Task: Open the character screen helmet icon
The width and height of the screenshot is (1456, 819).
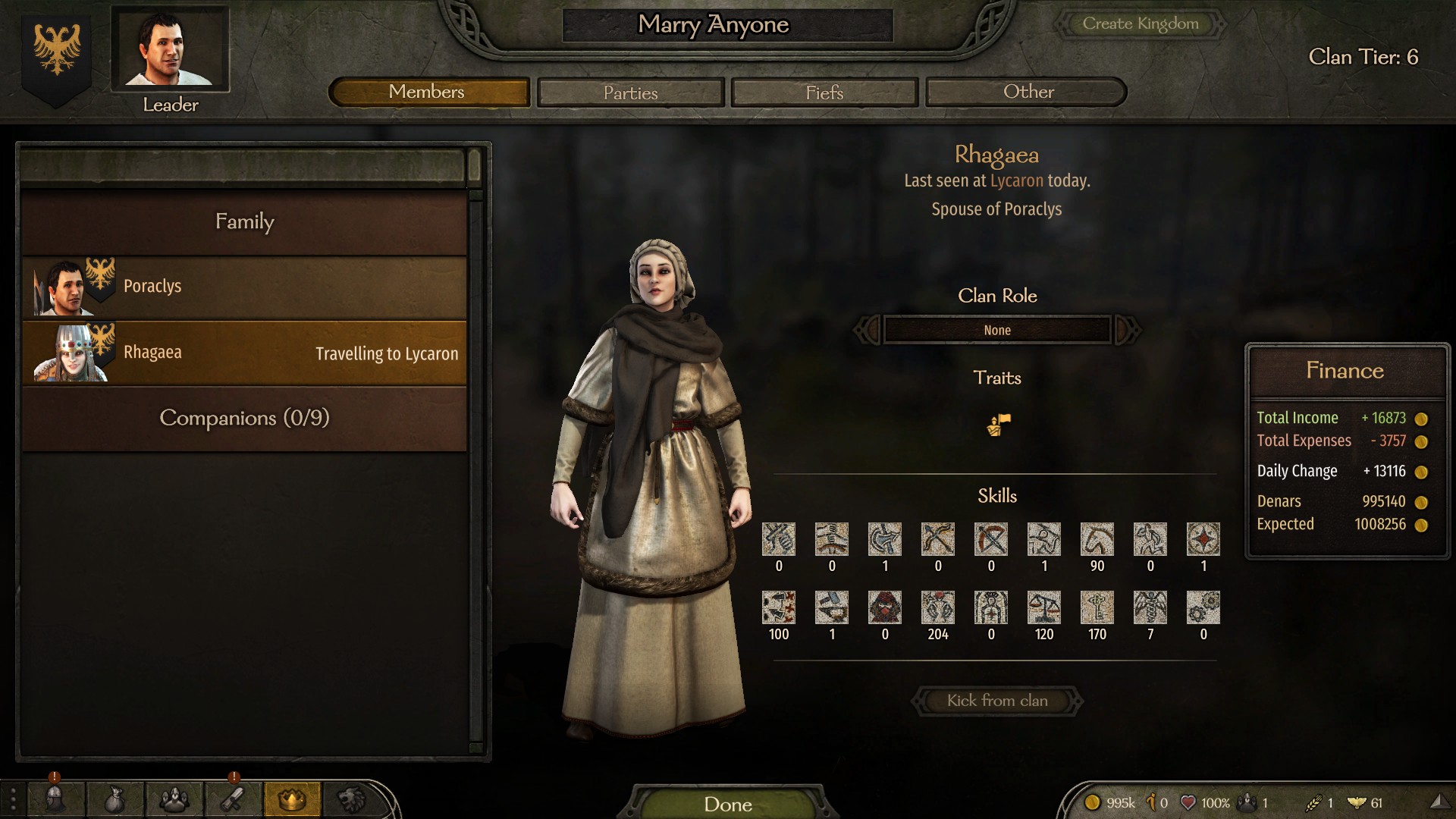Action: tap(55, 799)
